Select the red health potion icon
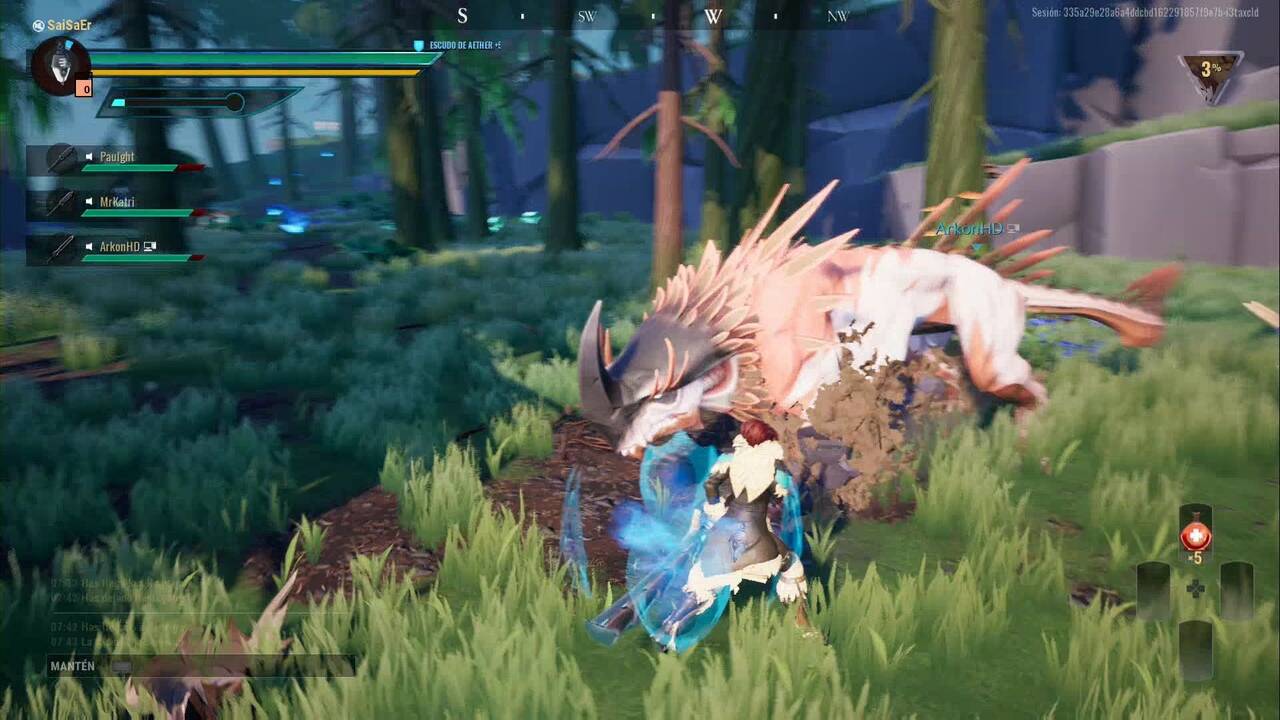Screen dimensions: 1280x720 point(1196,535)
